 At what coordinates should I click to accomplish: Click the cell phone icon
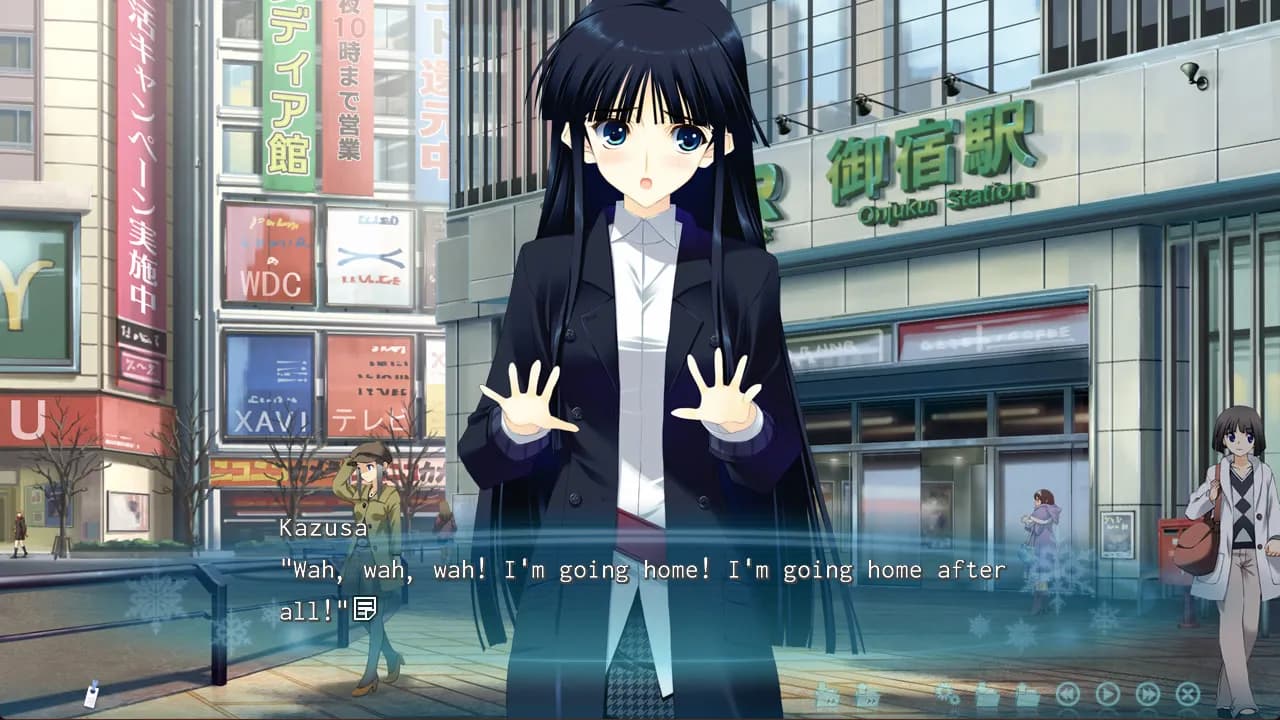tap(92, 696)
